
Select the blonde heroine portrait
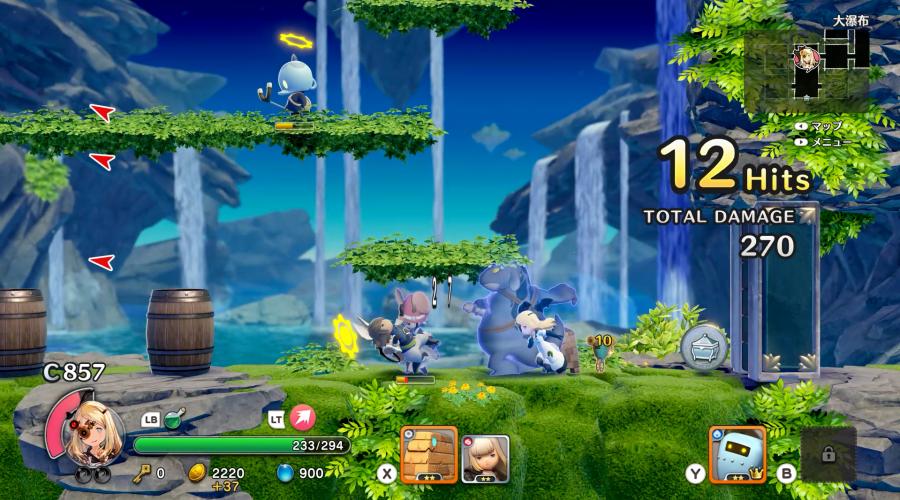pos(96,430)
